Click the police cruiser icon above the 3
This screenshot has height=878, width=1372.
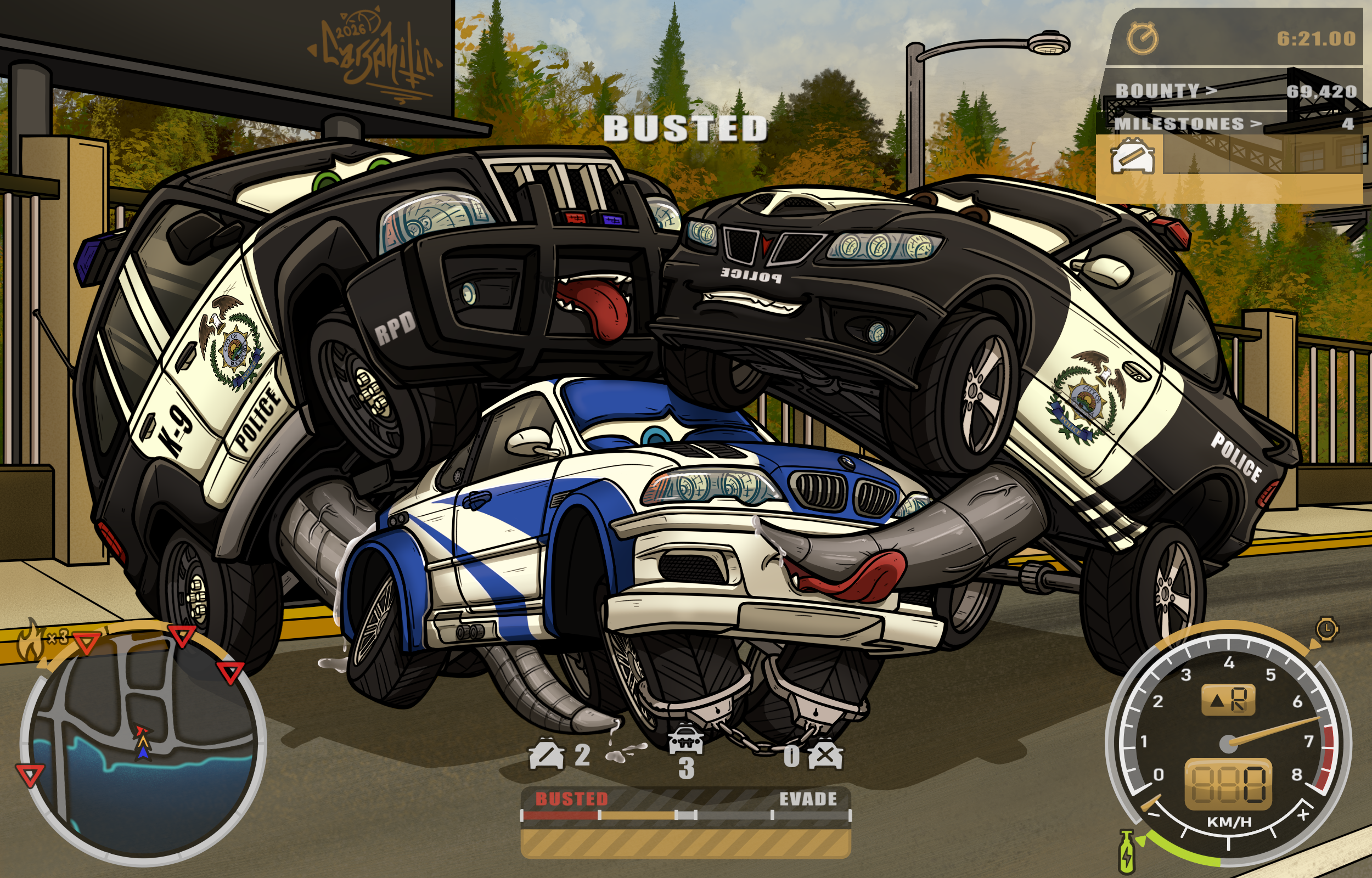coord(685,739)
